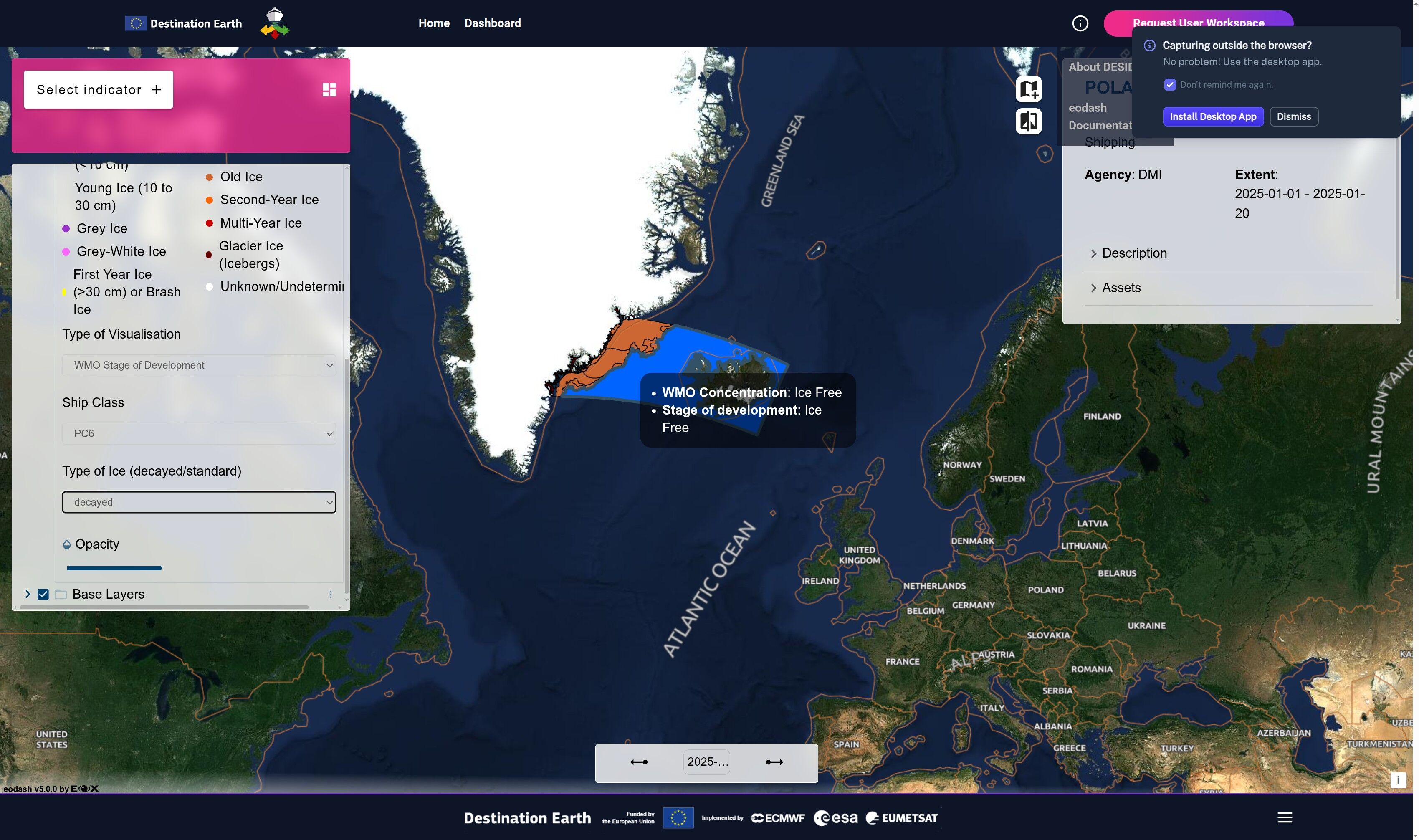Image resolution: width=1419 pixels, height=840 pixels.
Task: Click the pink panel layout grid icon
Action: pyautogui.click(x=329, y=89)
